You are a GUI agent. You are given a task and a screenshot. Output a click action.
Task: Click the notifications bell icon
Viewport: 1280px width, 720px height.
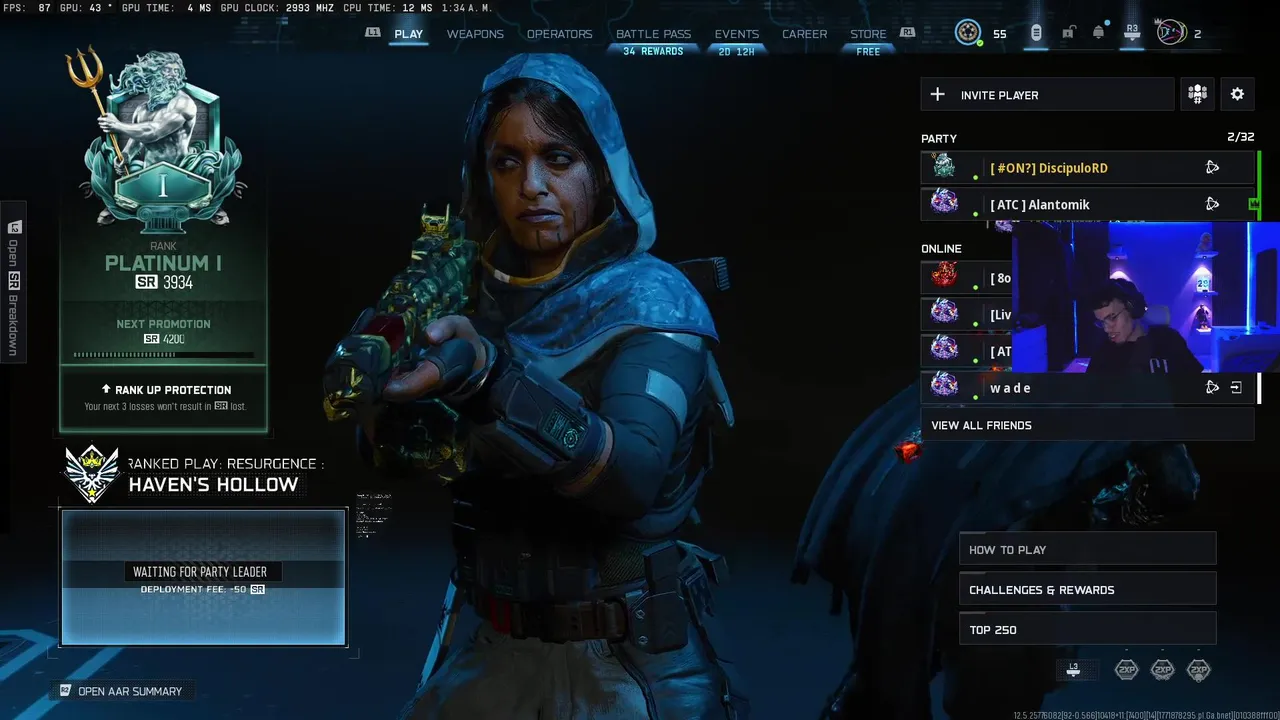[1098, 33]
